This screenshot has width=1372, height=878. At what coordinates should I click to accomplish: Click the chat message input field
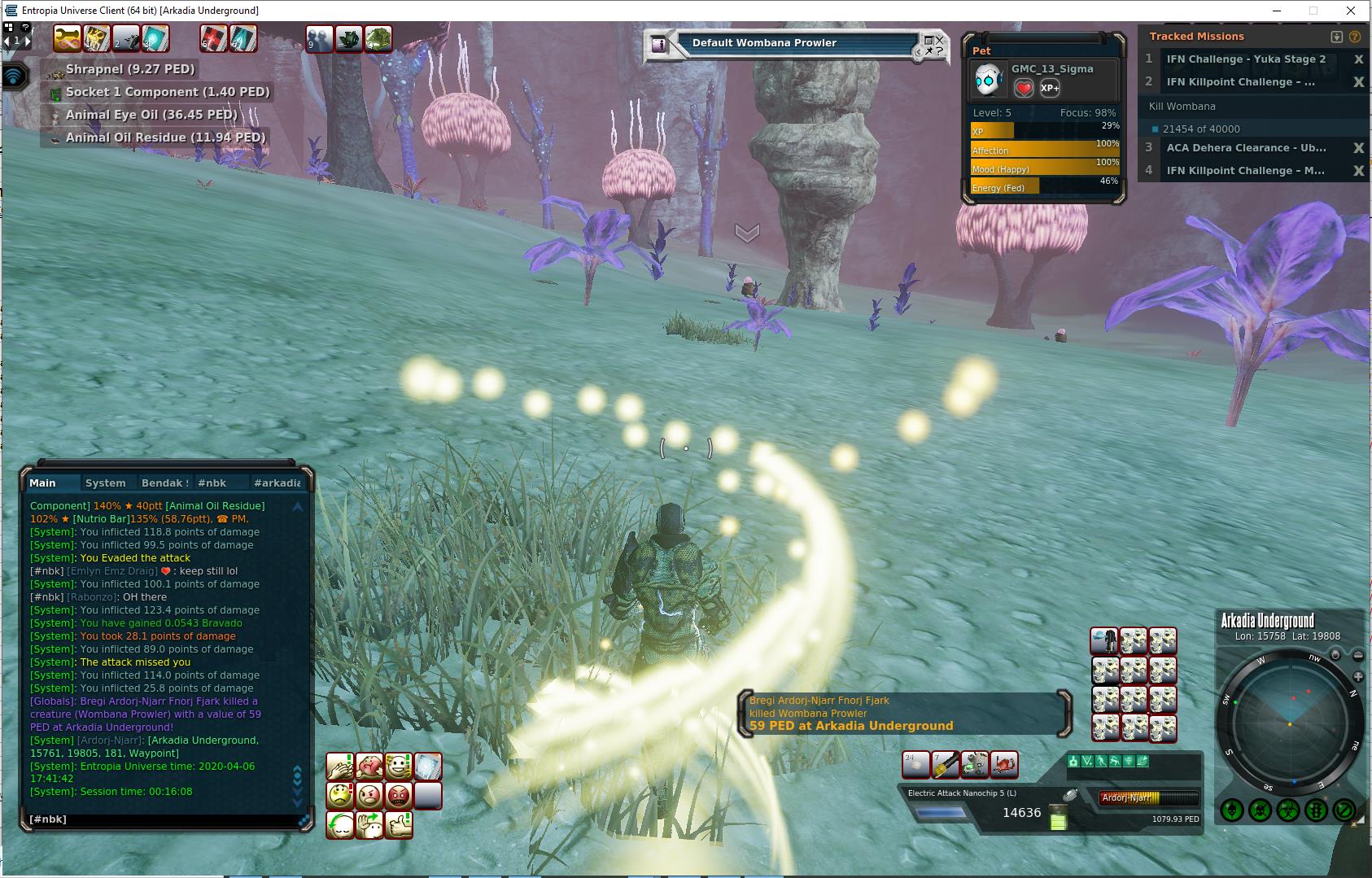click(x=163, y=819)
